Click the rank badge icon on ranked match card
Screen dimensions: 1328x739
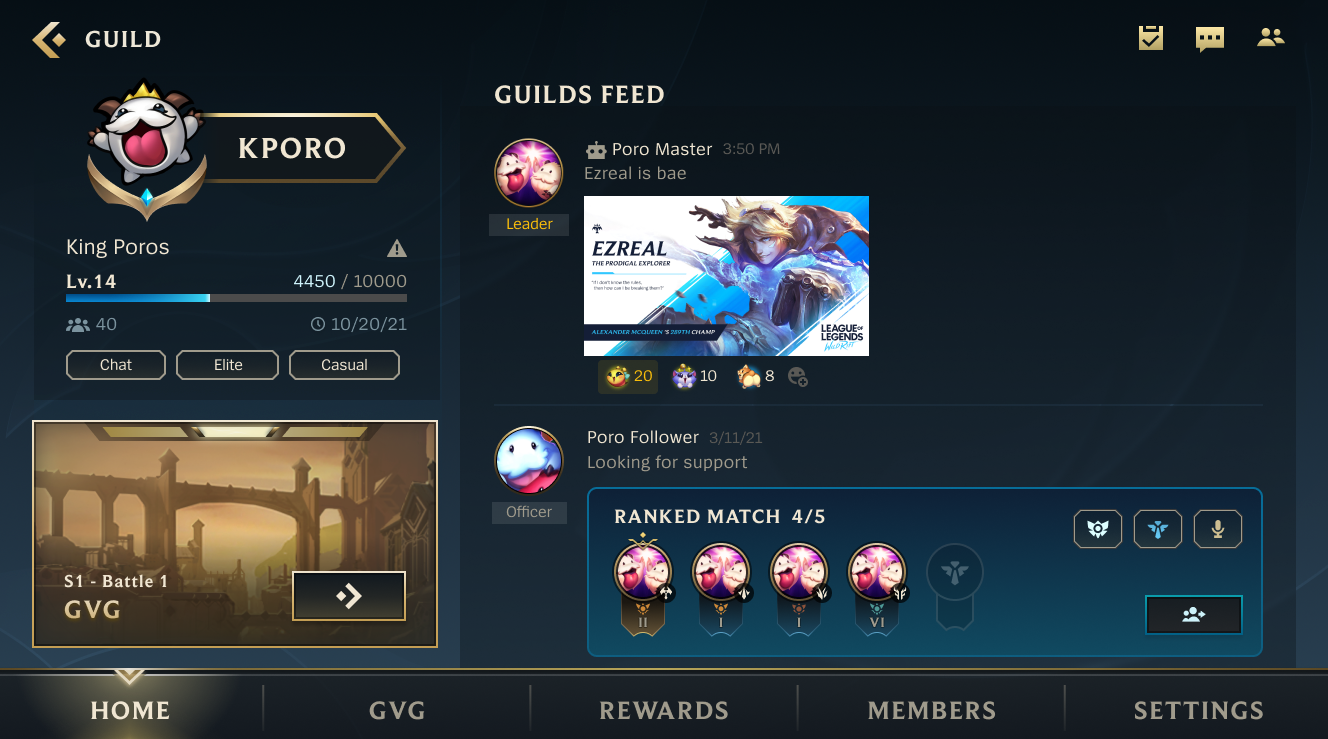(1097, 528)
